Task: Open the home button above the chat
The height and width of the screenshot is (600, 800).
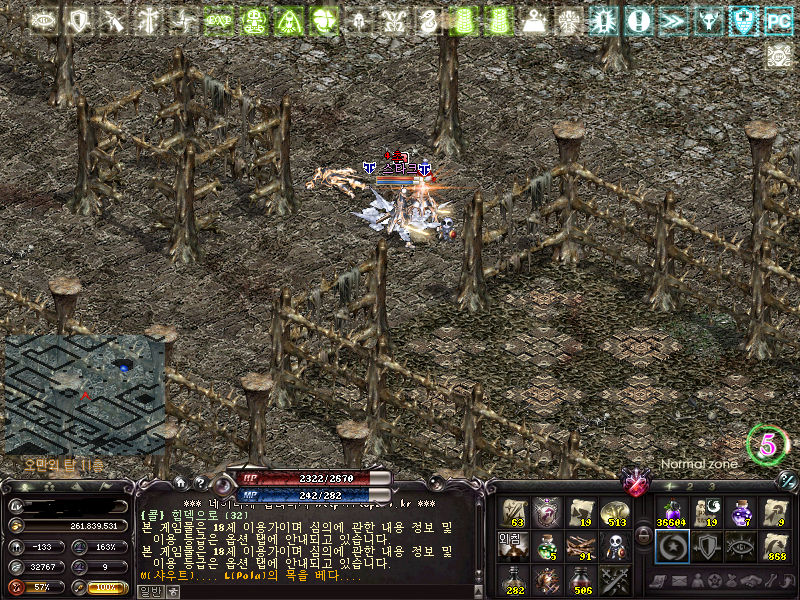Action: (181, 481)
